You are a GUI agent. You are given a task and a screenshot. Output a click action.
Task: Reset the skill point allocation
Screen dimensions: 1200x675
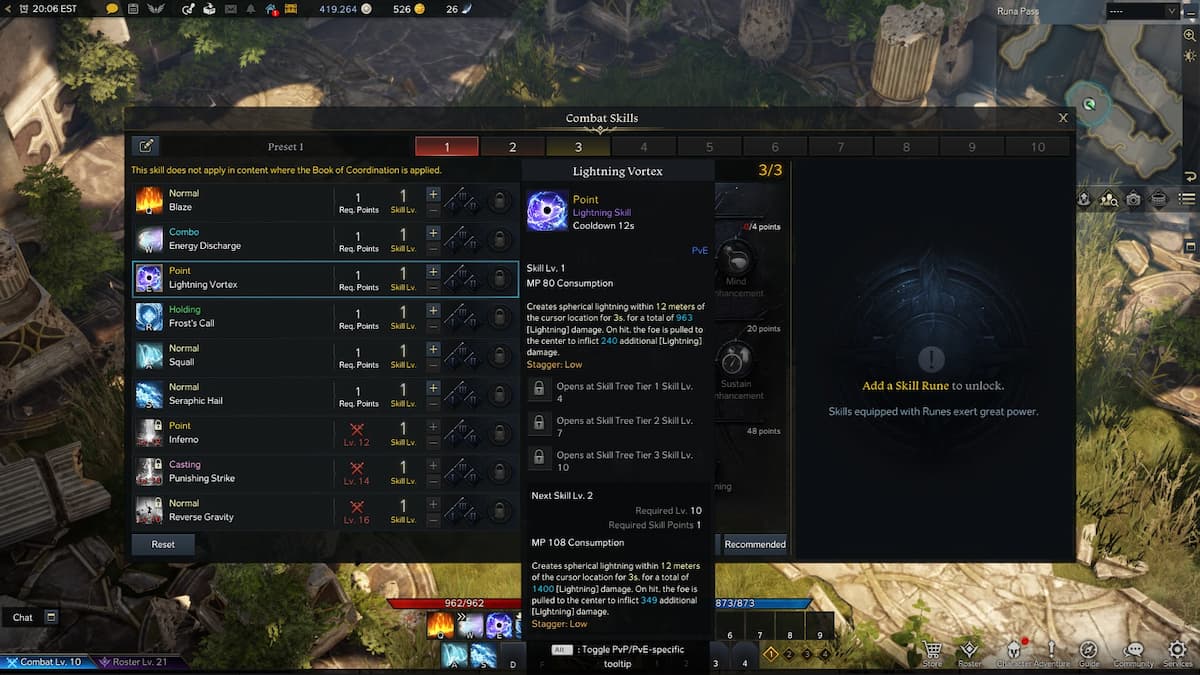(x=163, y=544)
